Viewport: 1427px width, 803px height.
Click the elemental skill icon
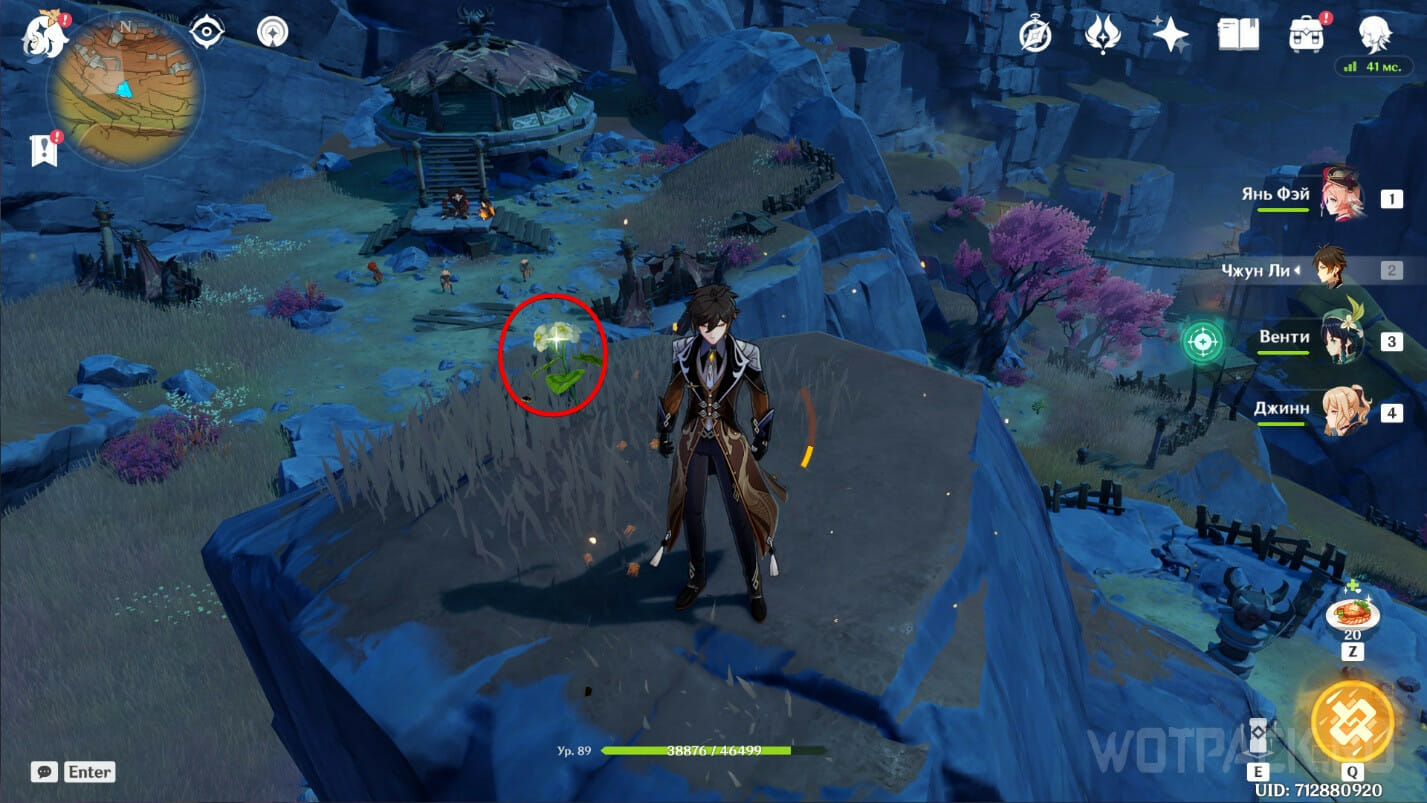click(1258, 740)
